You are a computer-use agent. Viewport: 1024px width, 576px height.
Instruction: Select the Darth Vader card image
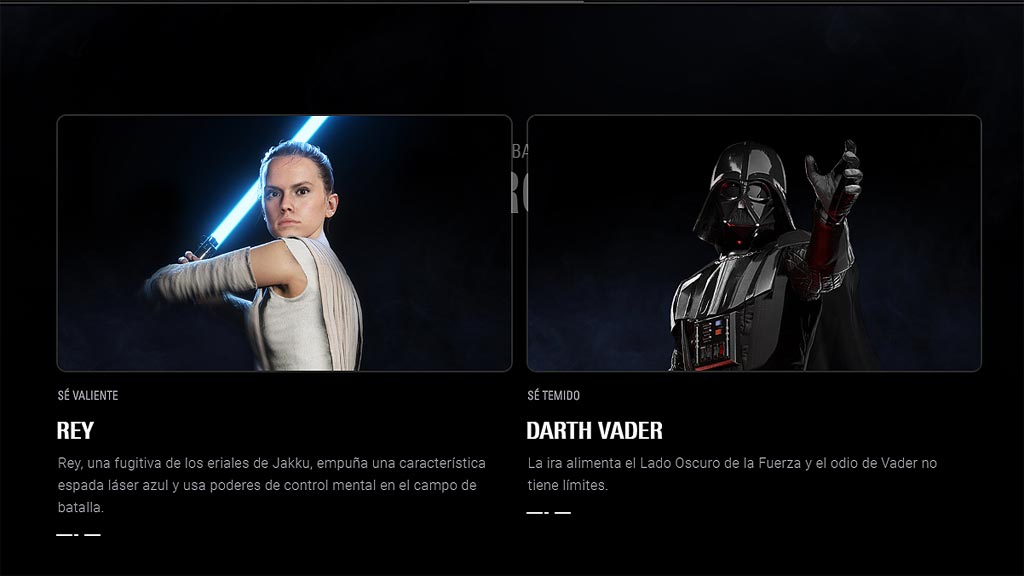(754, 243)
